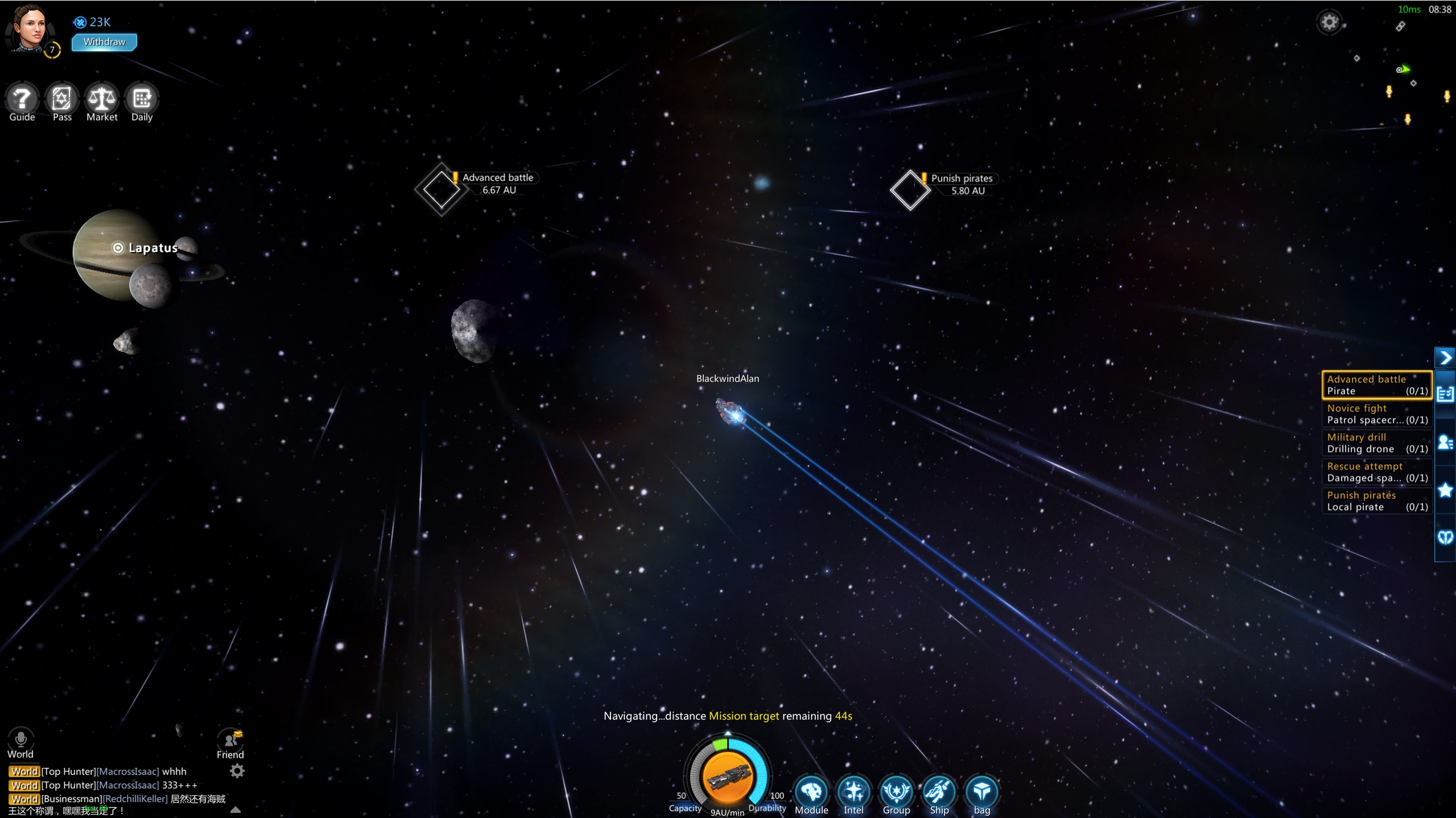Choose the Rescue attempt mission entry
Screen dimensions: 1456x818
(x=1376, y=472)
